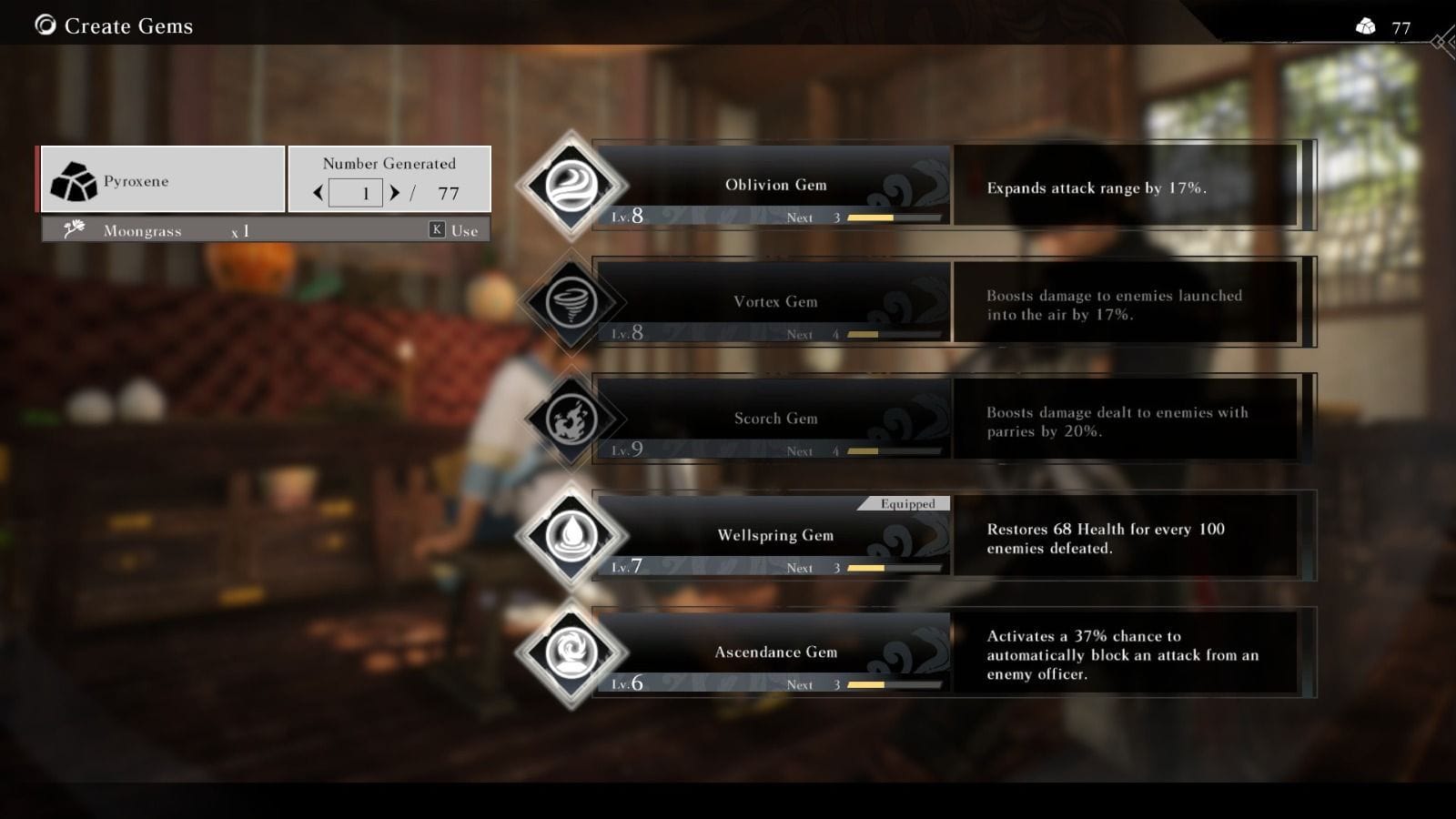Select the Scorch Gem row
Viewport: 1456px width, 819px height.
(x=773, y=418)
